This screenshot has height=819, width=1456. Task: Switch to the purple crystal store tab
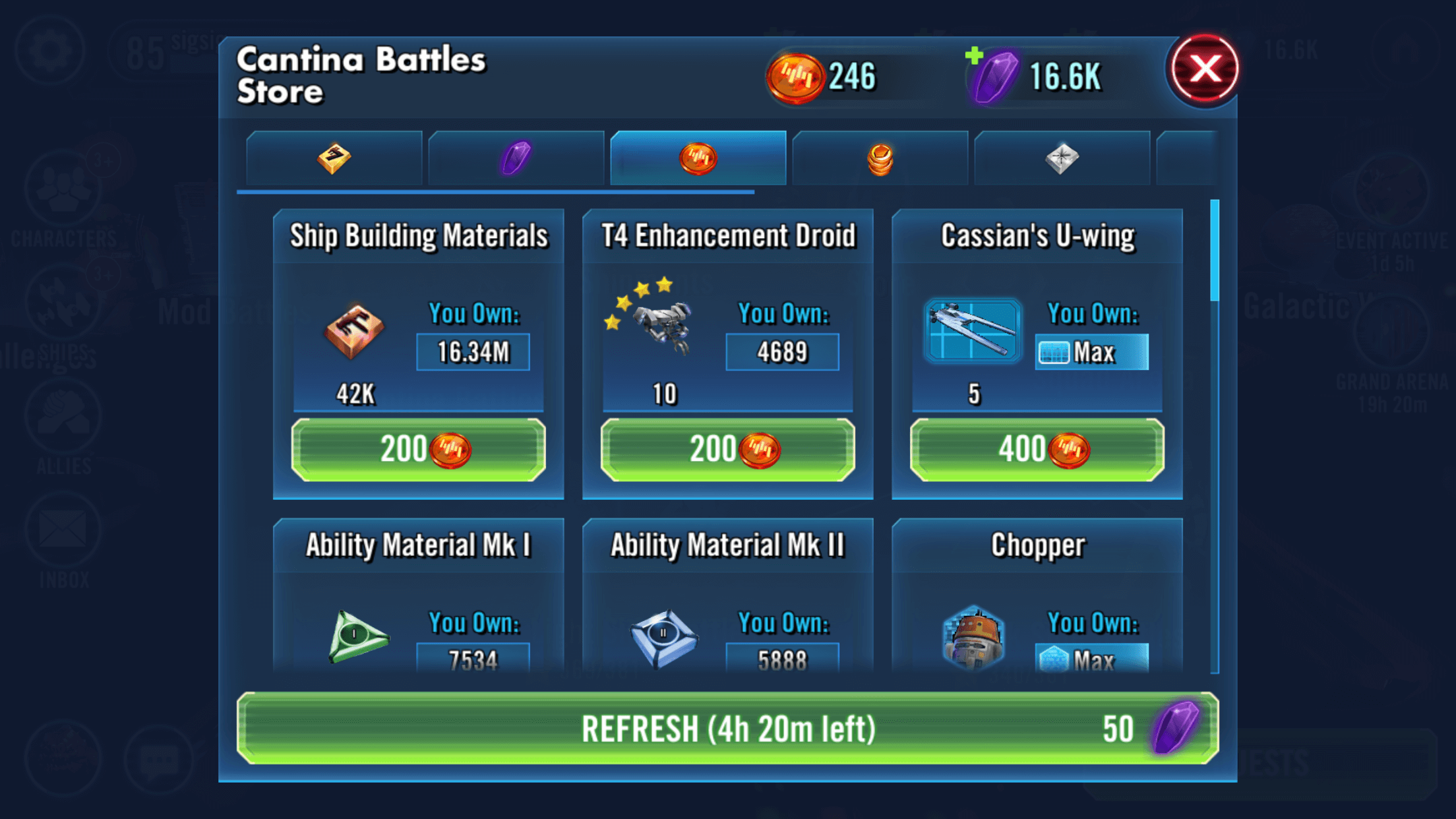click(x=516, y=158)
